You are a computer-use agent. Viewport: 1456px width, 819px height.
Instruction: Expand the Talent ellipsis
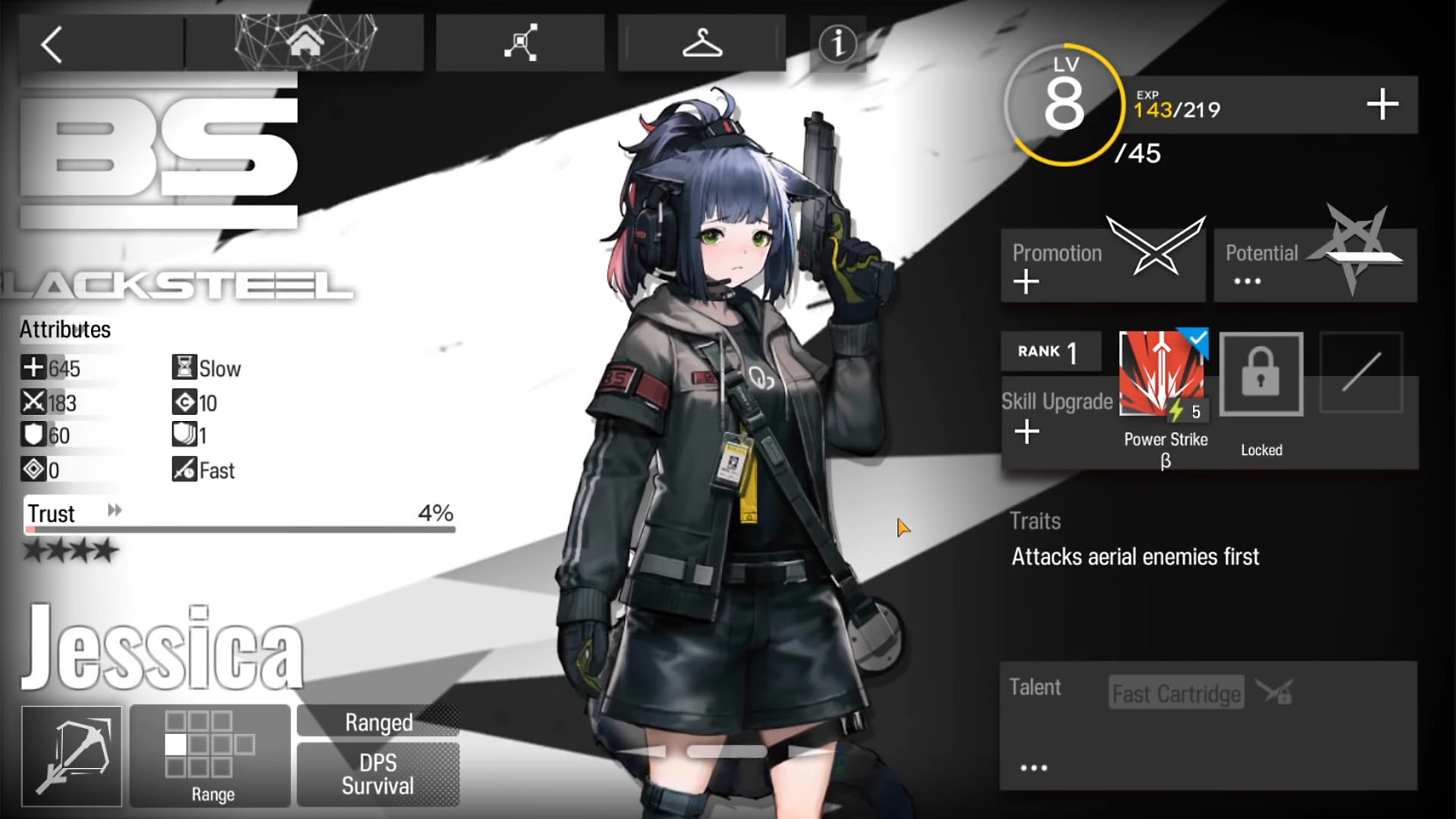click(x=1033, y=766)
